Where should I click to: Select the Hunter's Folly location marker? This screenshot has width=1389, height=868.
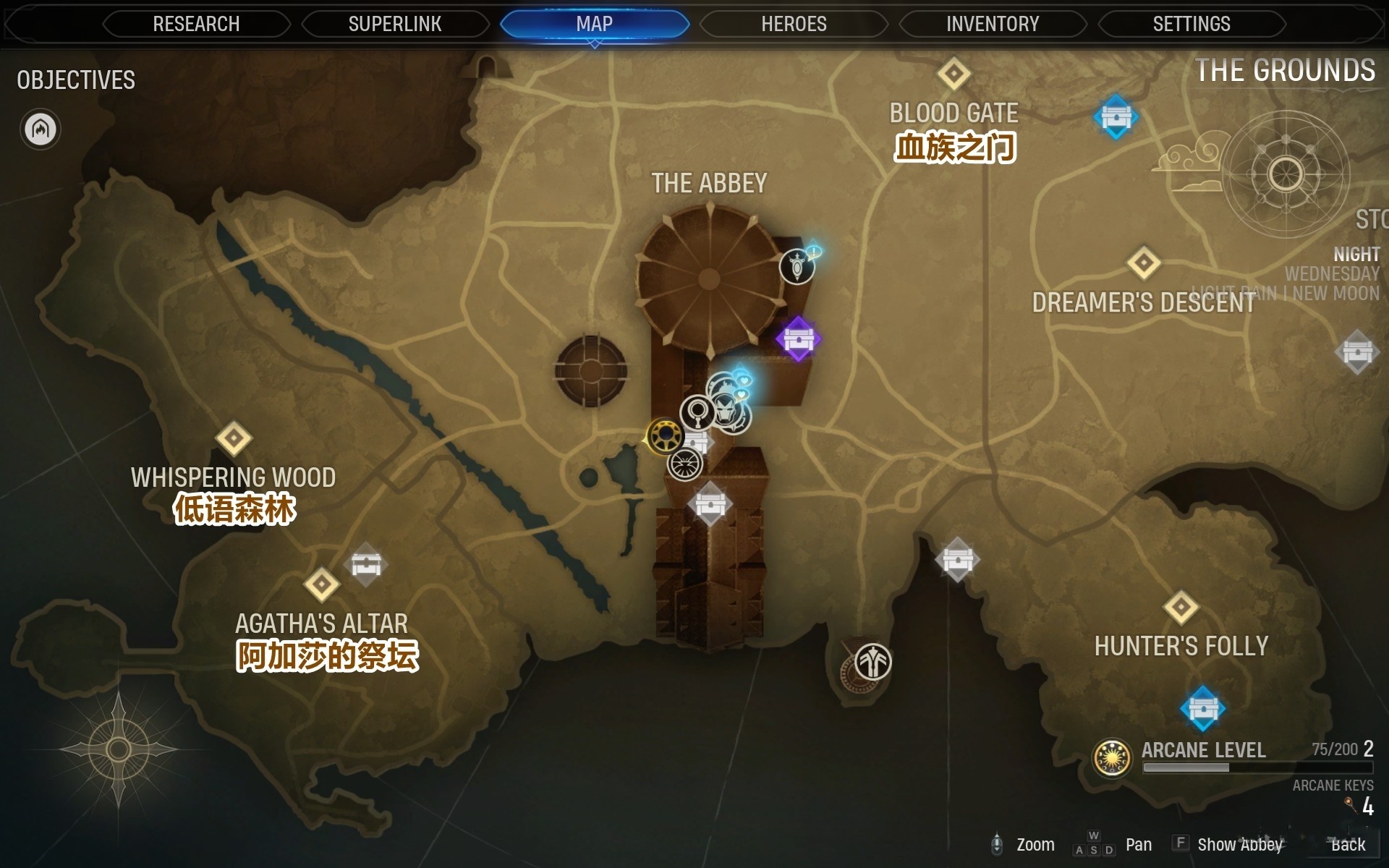tap(1181, 608)
